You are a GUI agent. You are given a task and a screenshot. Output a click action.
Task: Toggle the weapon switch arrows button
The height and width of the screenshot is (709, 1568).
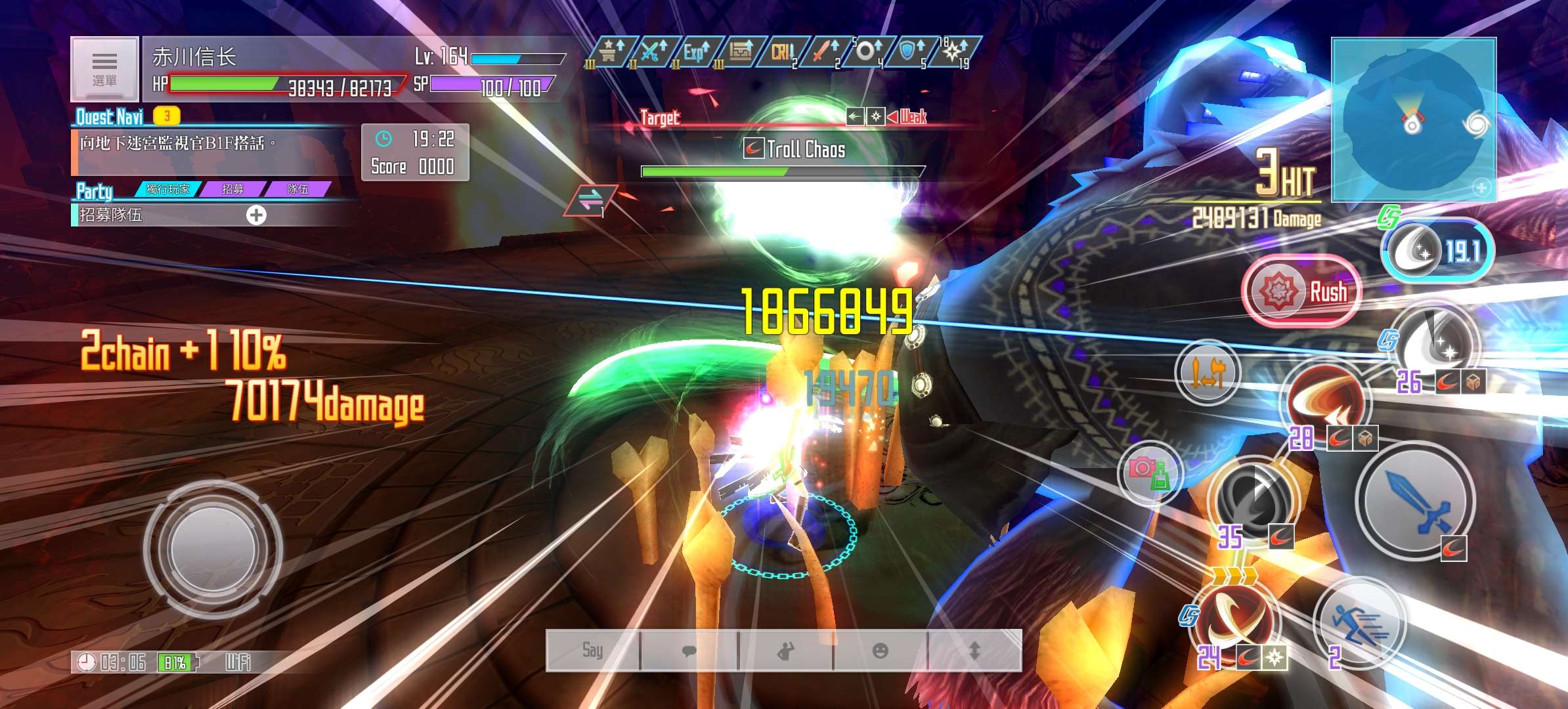coord(1207,373)
